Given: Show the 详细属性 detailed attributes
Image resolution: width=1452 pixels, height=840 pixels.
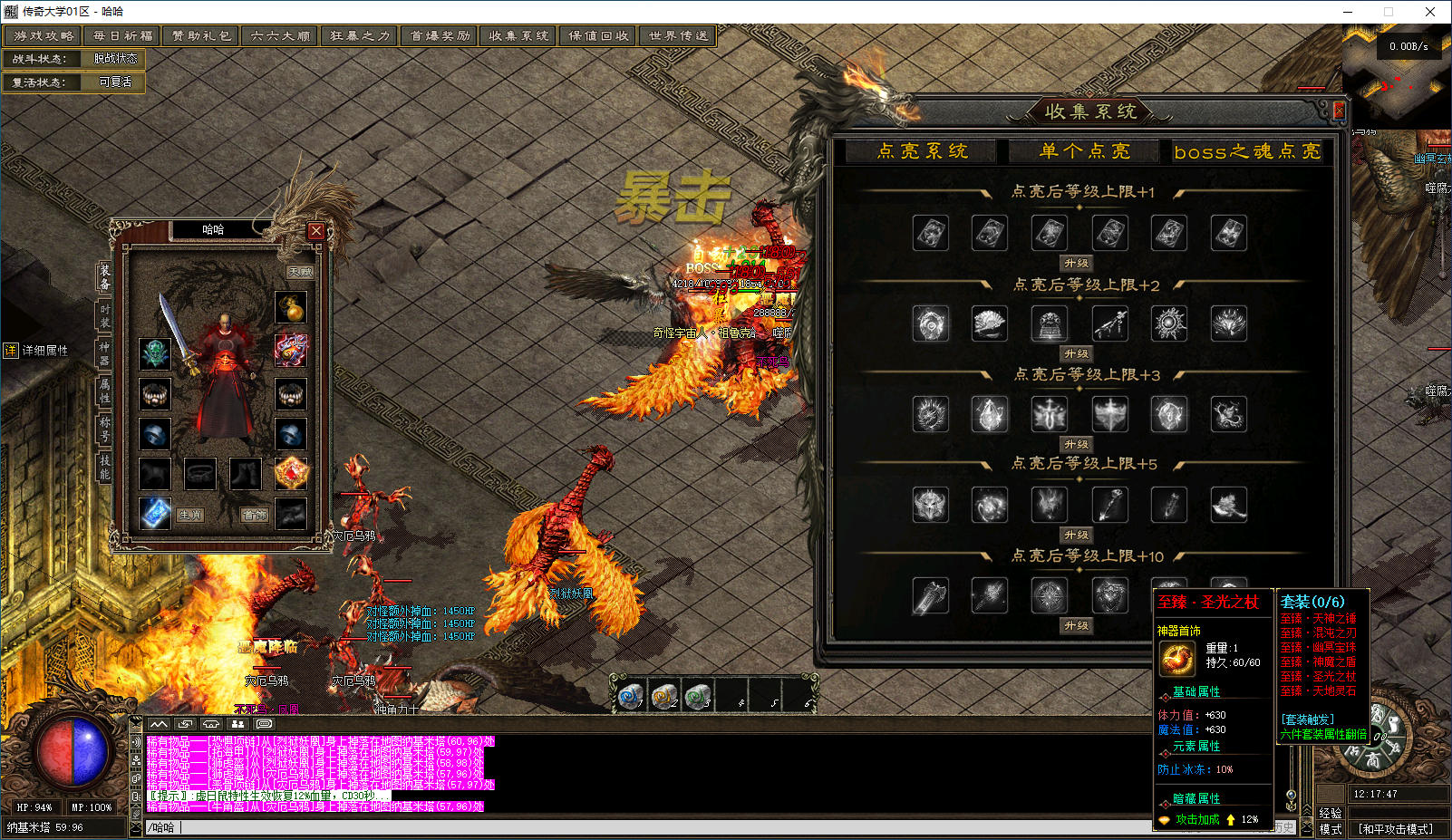Looking at the screenshot, I should 36,350.
